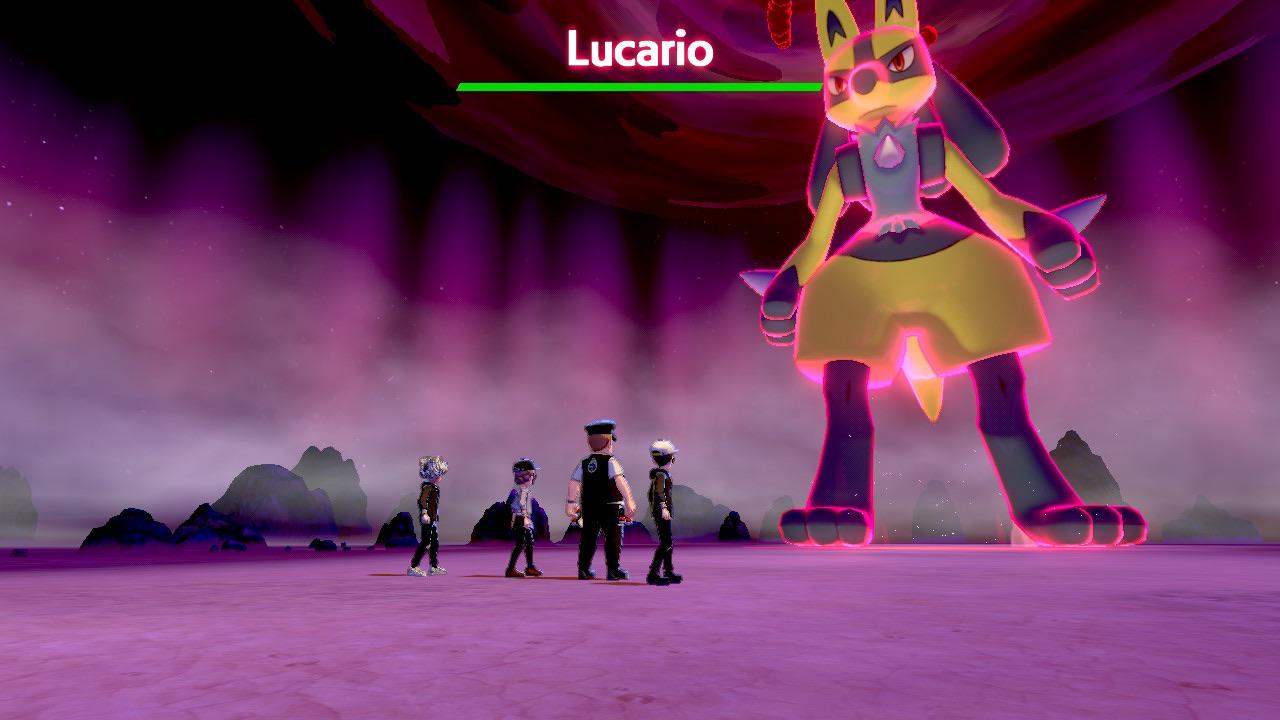Click the trainer in the dark beret
Image resolution: width=1280 pixels, height=720 pixels.
click(x=520, y=510)
